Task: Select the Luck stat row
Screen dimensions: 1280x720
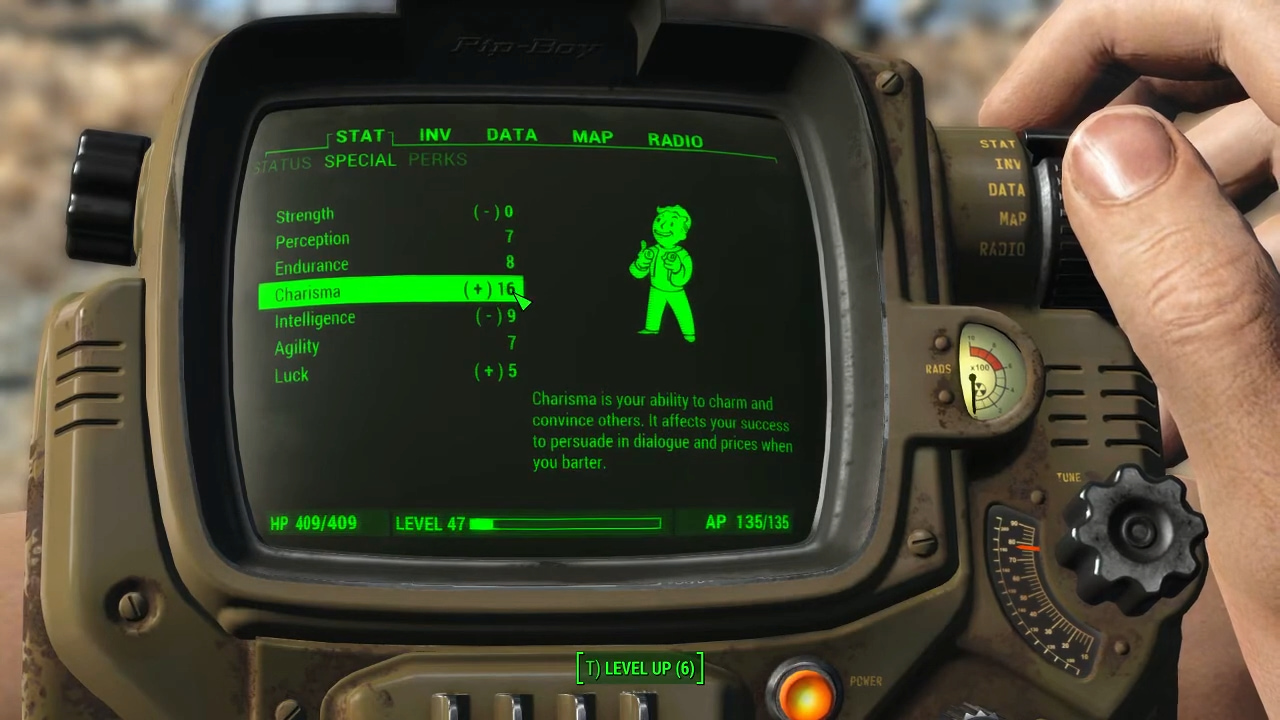Action: [291, 375]
